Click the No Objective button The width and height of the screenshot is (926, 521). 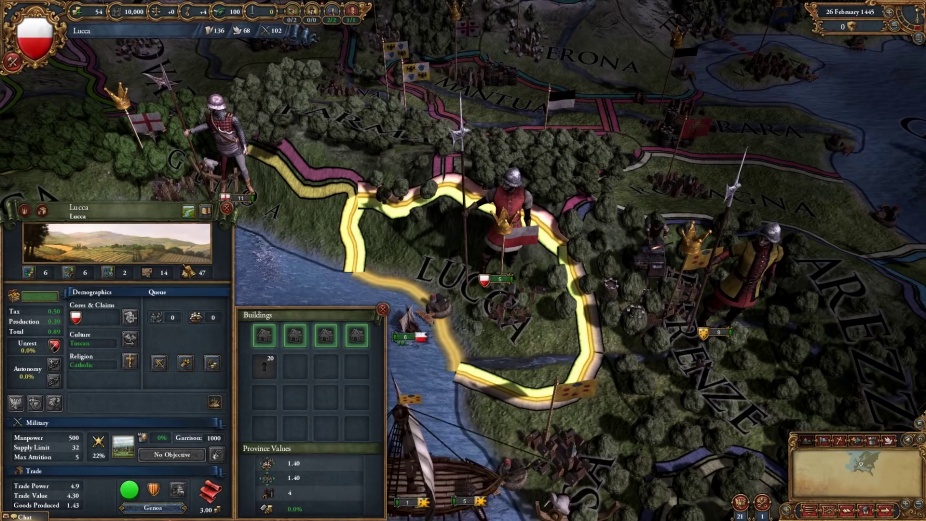(172, 454)
